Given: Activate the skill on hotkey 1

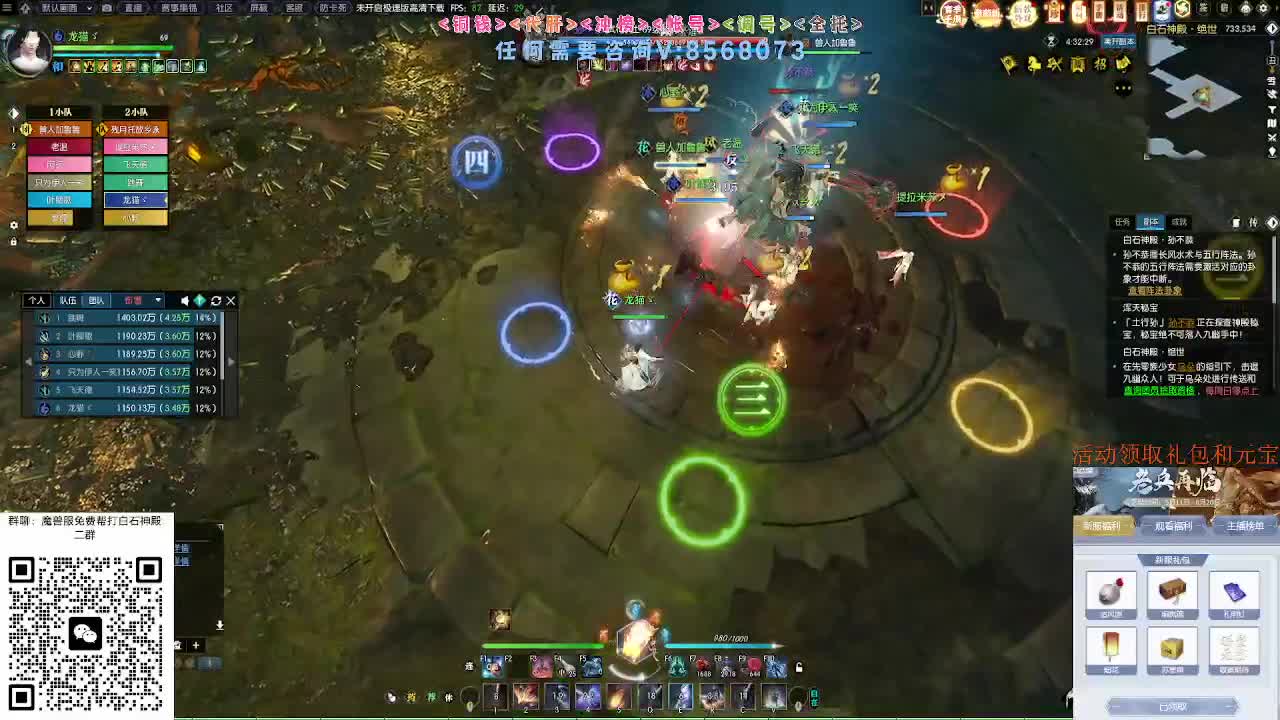Looking at the screenshot, I should click(495, 697).
